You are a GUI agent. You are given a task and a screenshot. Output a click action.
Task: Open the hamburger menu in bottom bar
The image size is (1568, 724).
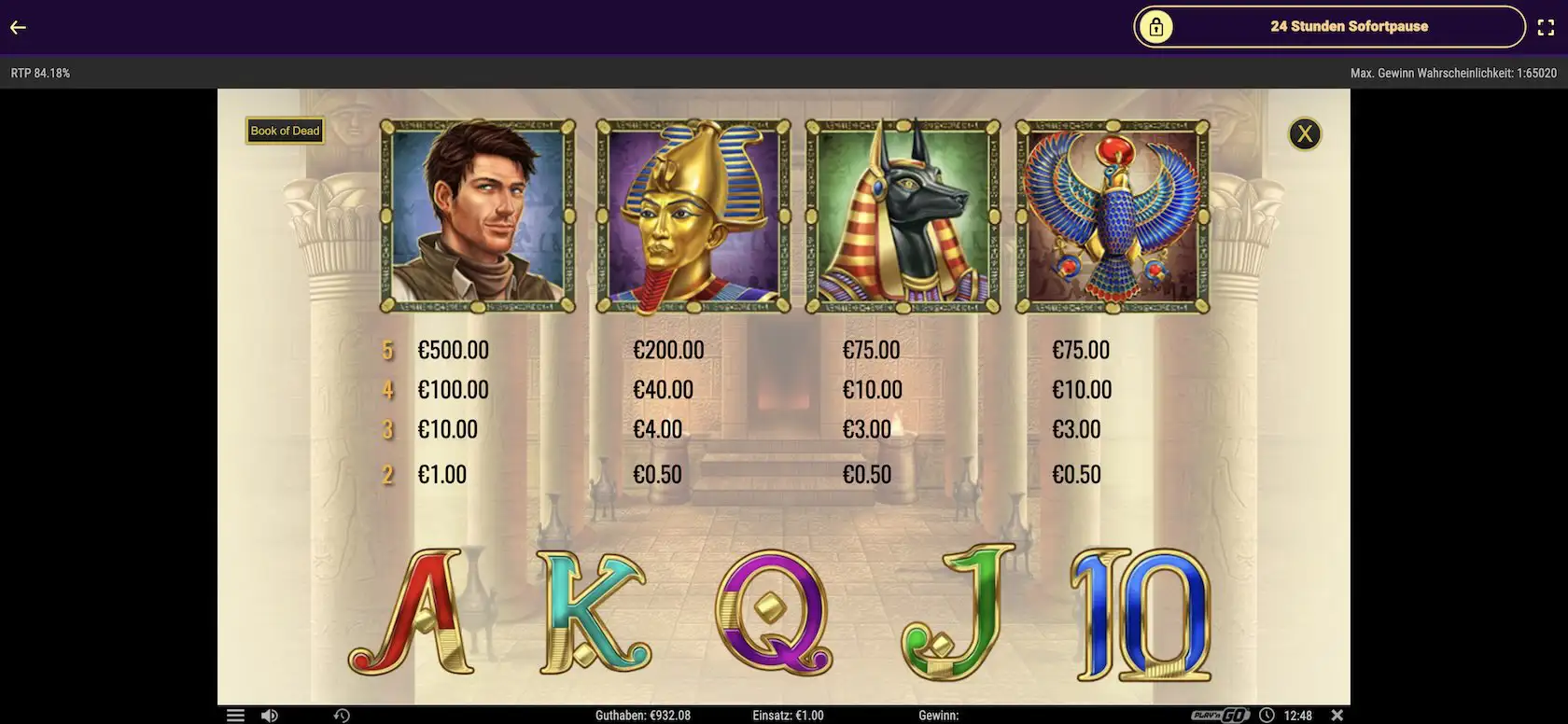tap(235, 715)
